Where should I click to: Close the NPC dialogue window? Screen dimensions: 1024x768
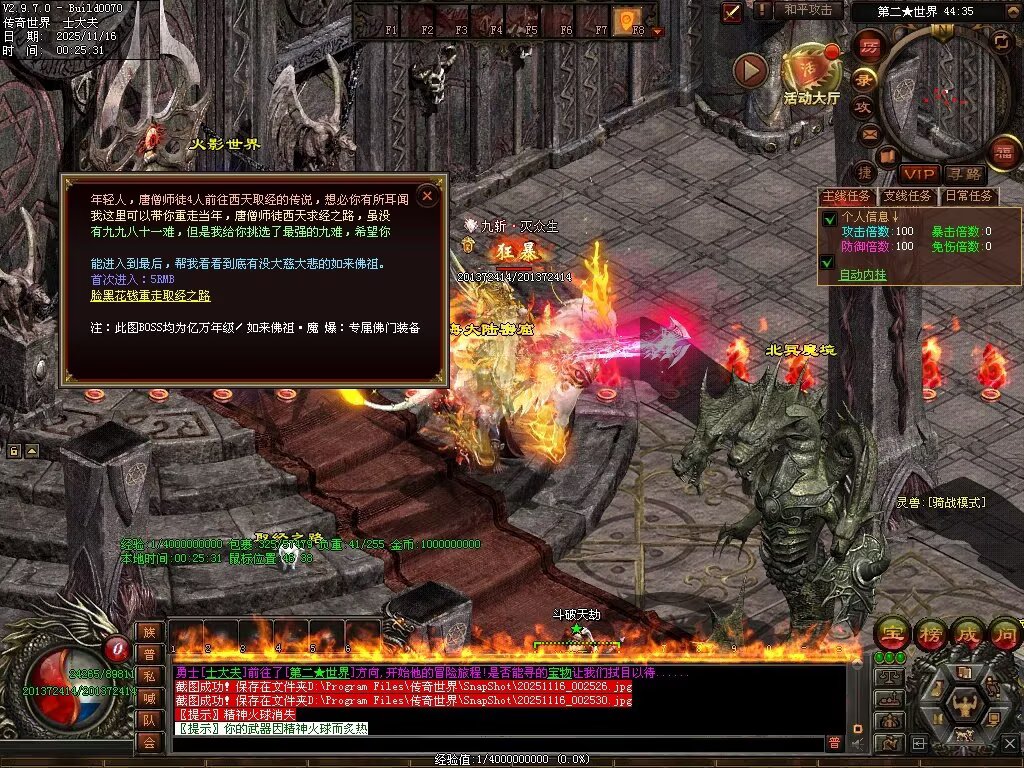(x=428, y=196)
